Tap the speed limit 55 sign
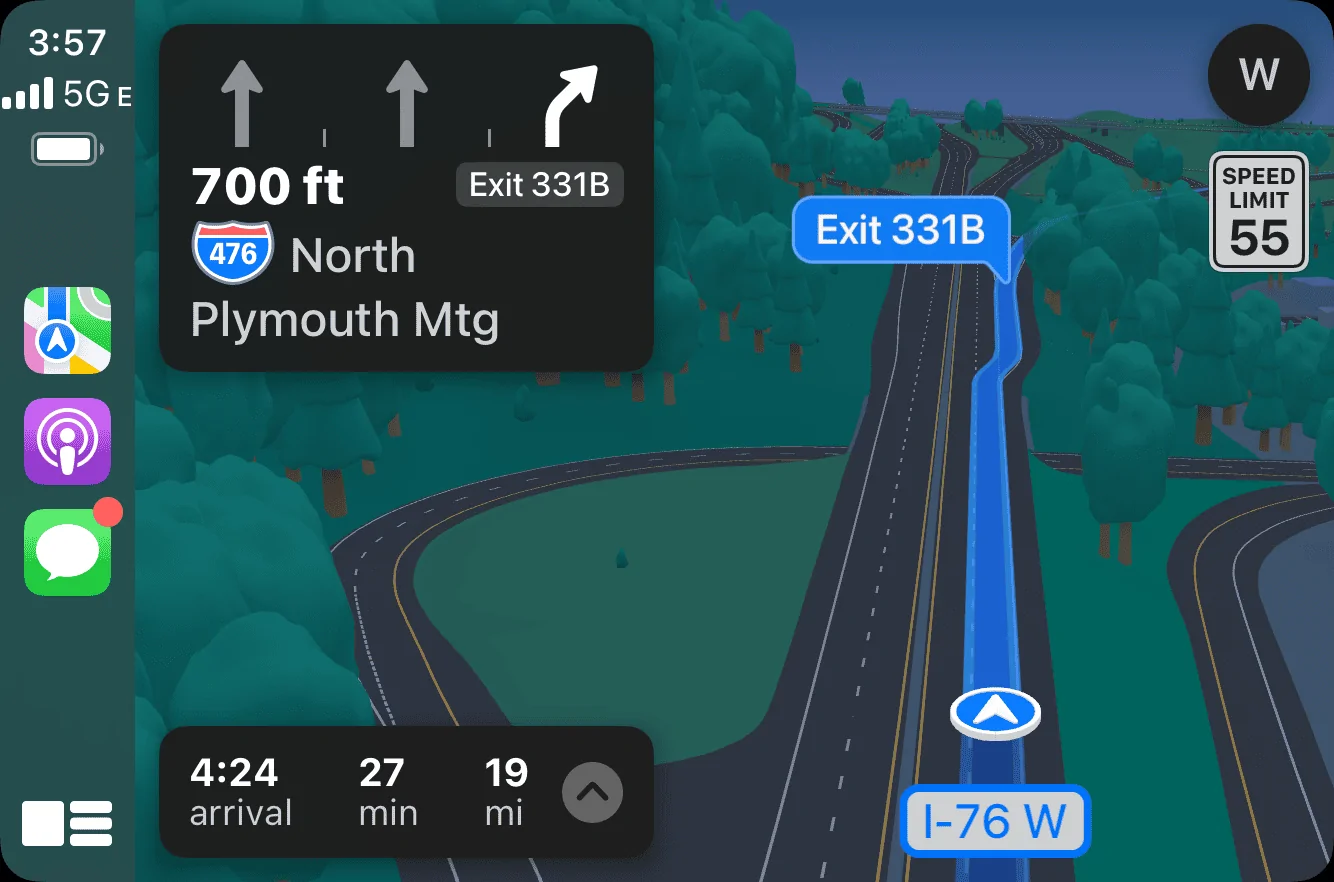Image resolution: width=1334 pixels, height=882 pixels. (1258, 212)
